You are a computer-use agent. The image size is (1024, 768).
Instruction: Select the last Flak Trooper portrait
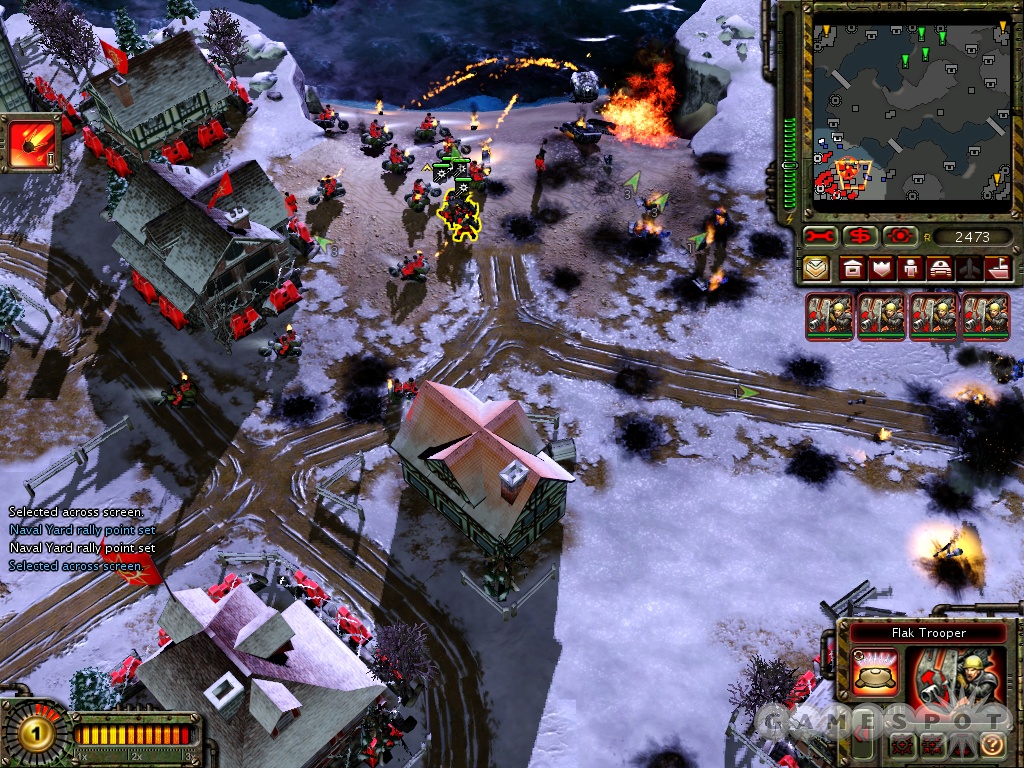click(986, 316)
